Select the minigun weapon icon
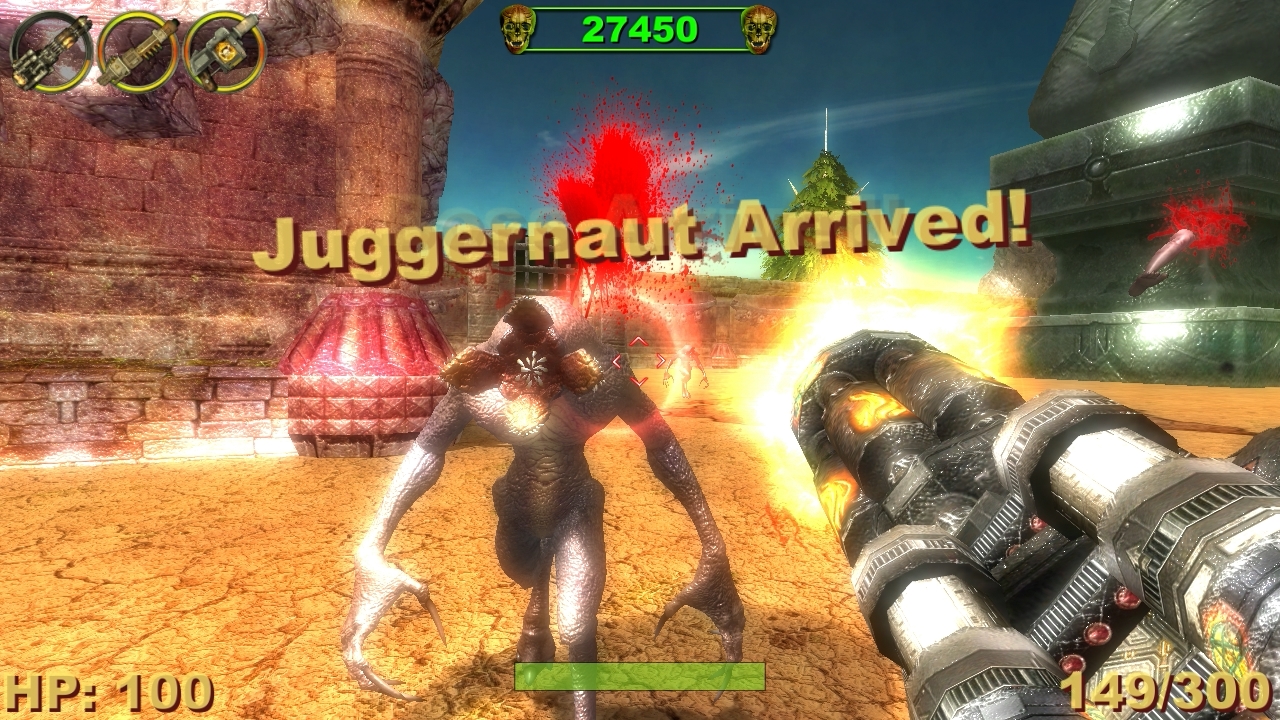1280x720 pixels. tap(48, 48)
